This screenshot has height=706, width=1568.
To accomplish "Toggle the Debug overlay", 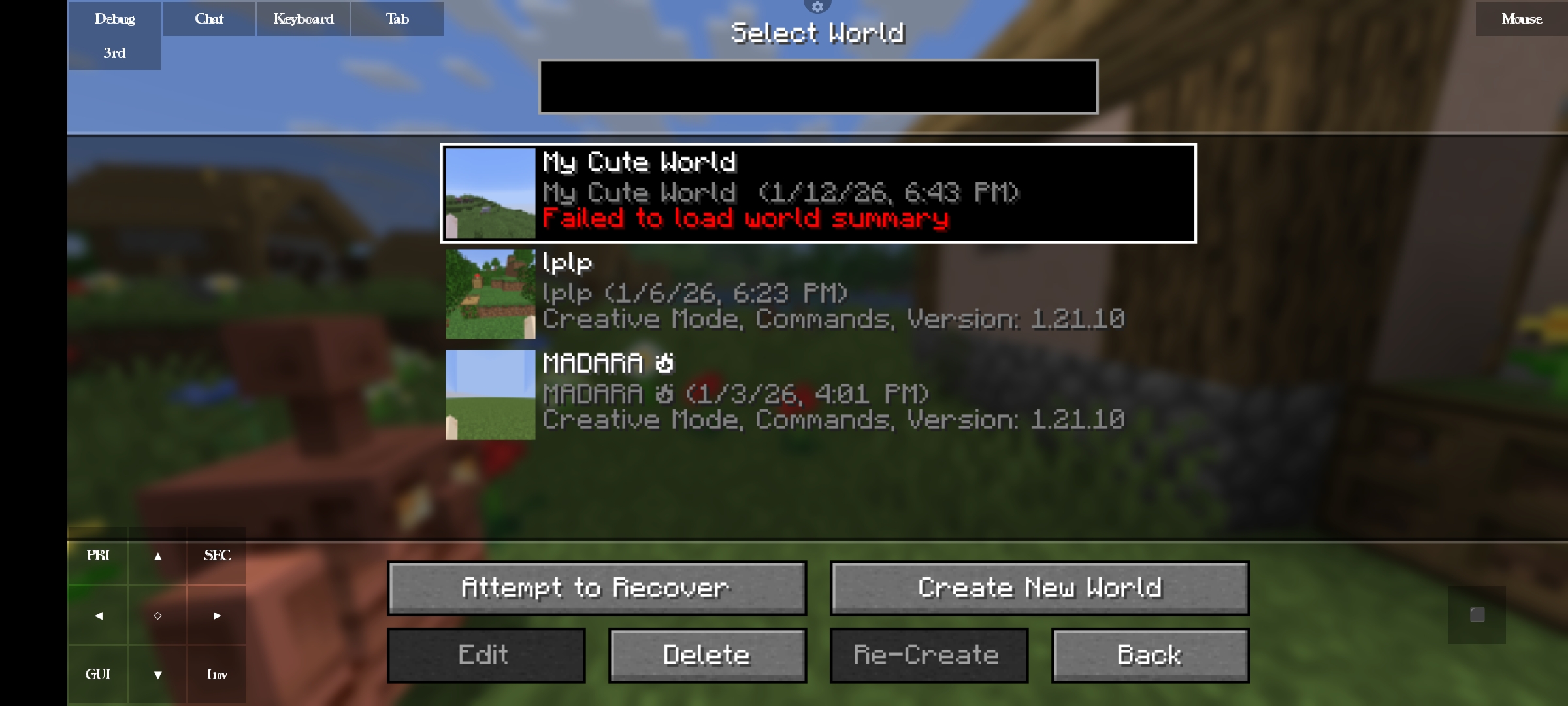I will point(114,18).
